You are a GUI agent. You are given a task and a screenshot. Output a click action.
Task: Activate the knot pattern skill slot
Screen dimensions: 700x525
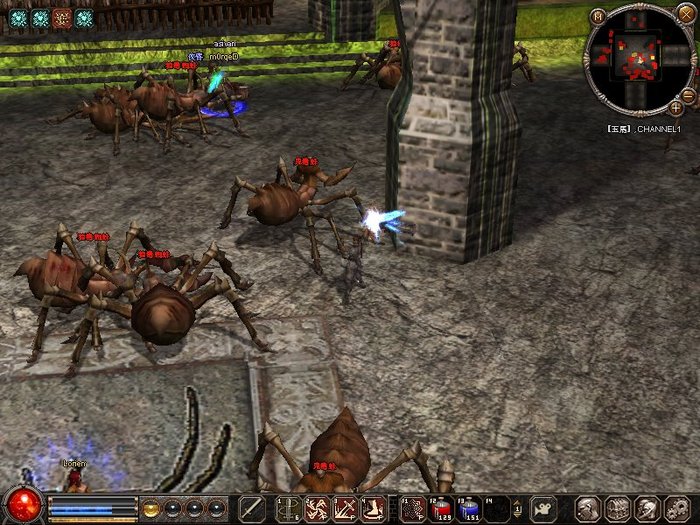411,508
